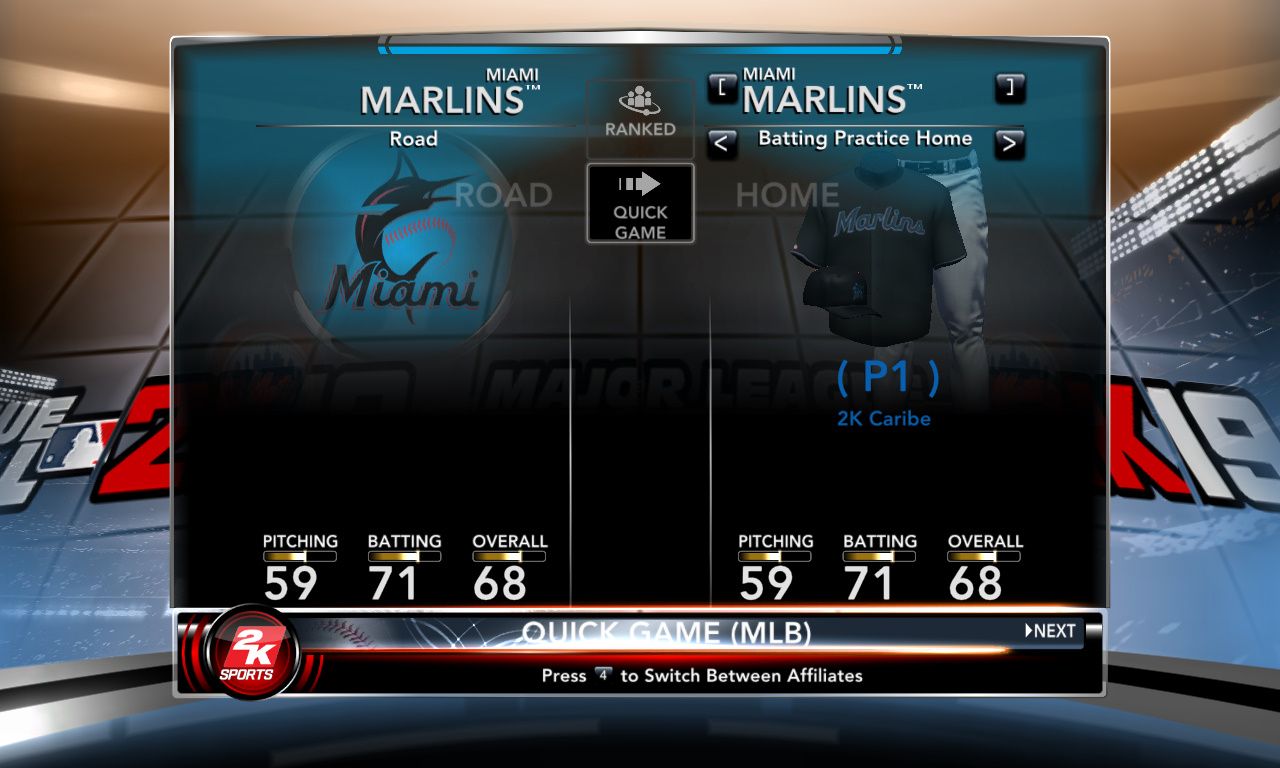Switch to the next home uniform
The width and height of the screenshot is (1280, 768).
1010,144
